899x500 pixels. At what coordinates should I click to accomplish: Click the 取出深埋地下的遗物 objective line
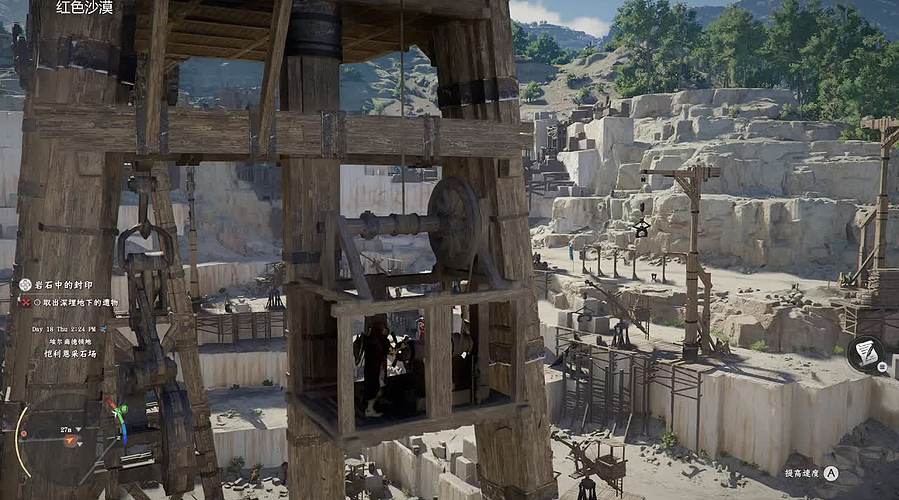click(x=75, y=301)
